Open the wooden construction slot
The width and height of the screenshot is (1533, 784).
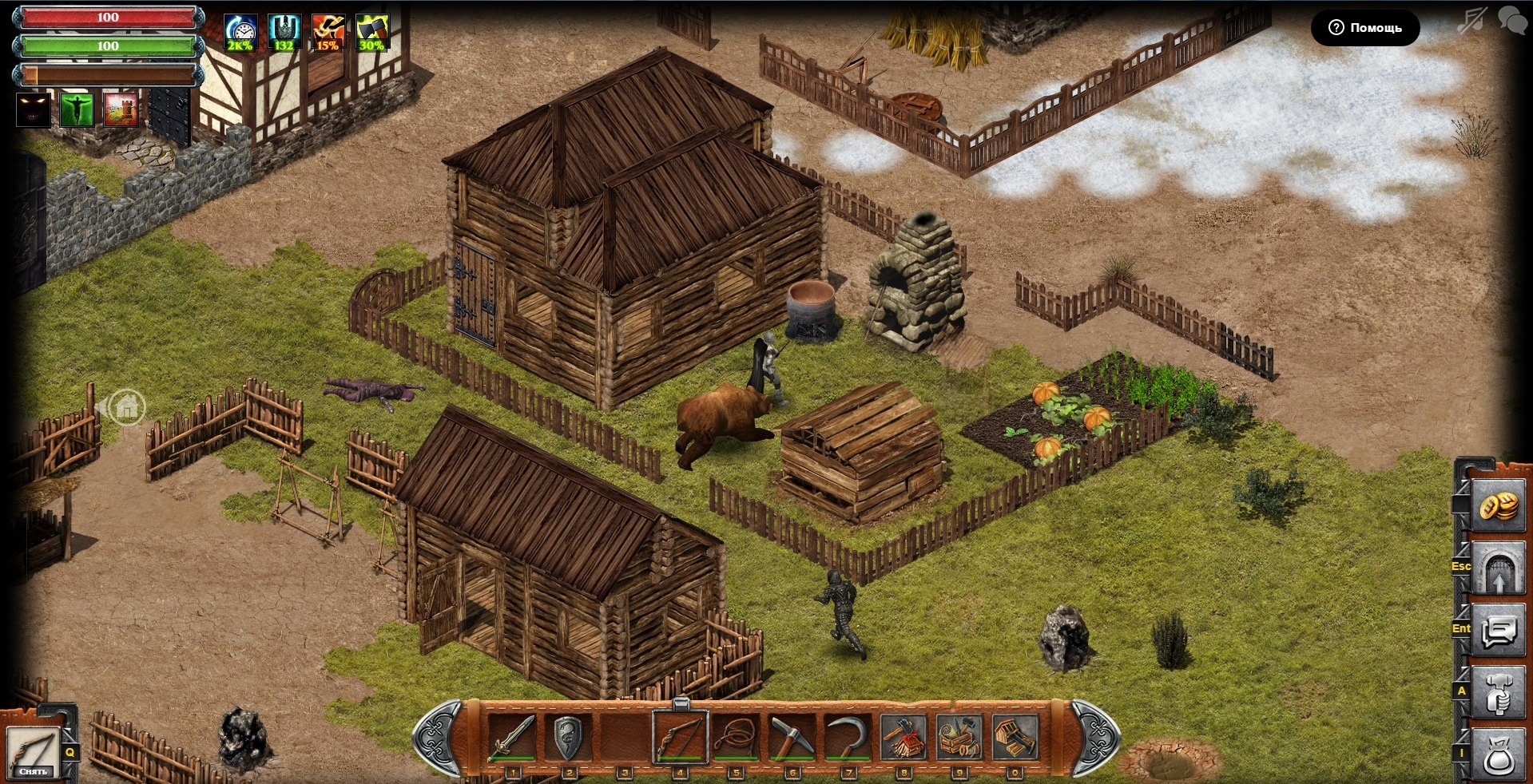click(1015, 736)
